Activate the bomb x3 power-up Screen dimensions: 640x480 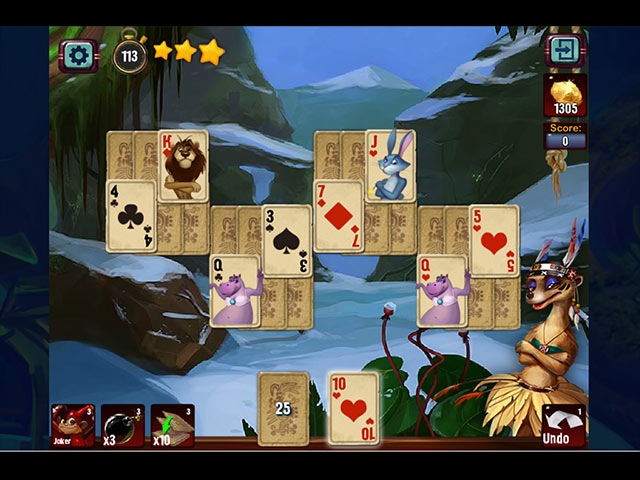pyautogui.click(x=123, y=425)
